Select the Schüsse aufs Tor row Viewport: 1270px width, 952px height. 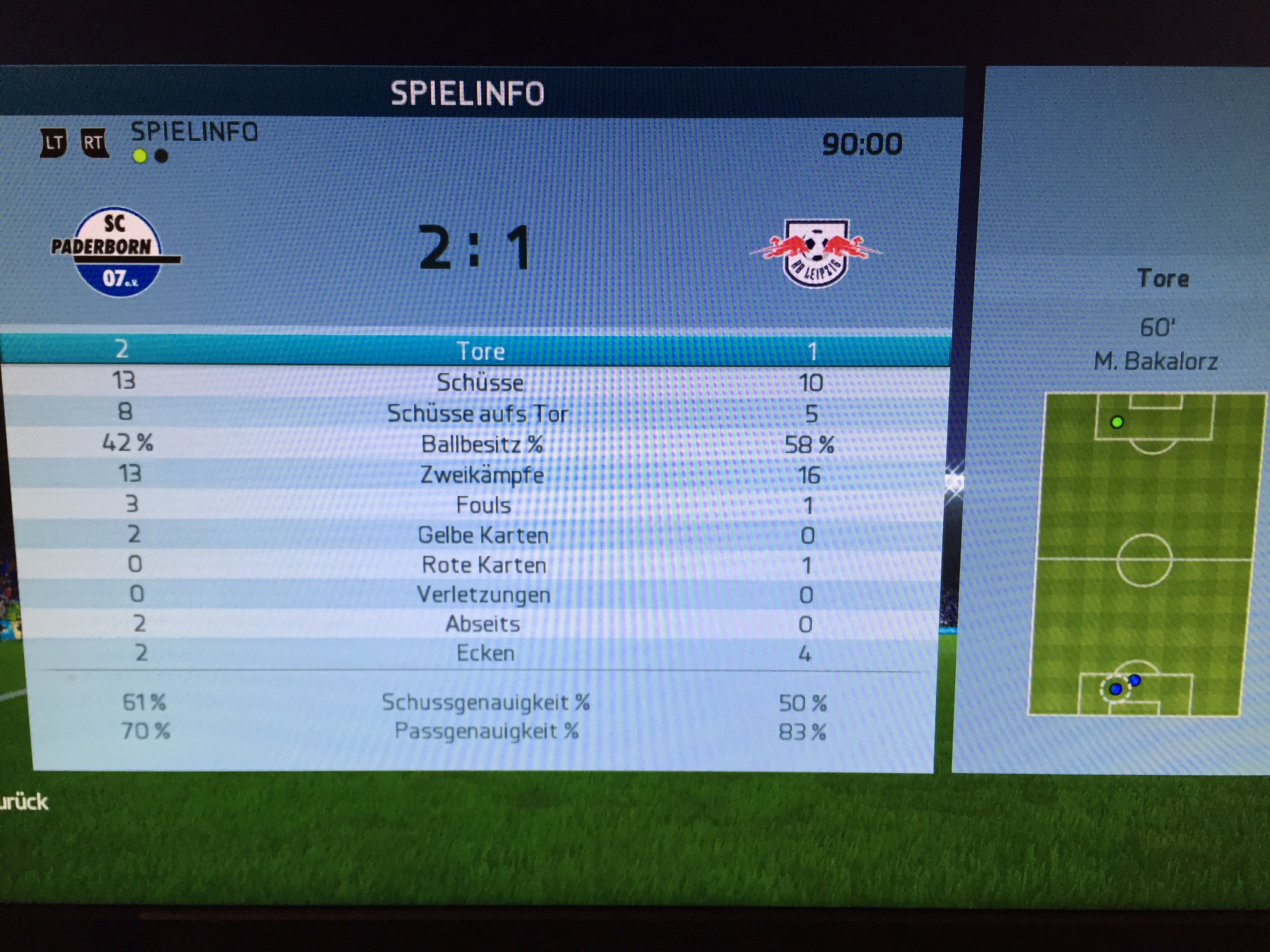477,413
